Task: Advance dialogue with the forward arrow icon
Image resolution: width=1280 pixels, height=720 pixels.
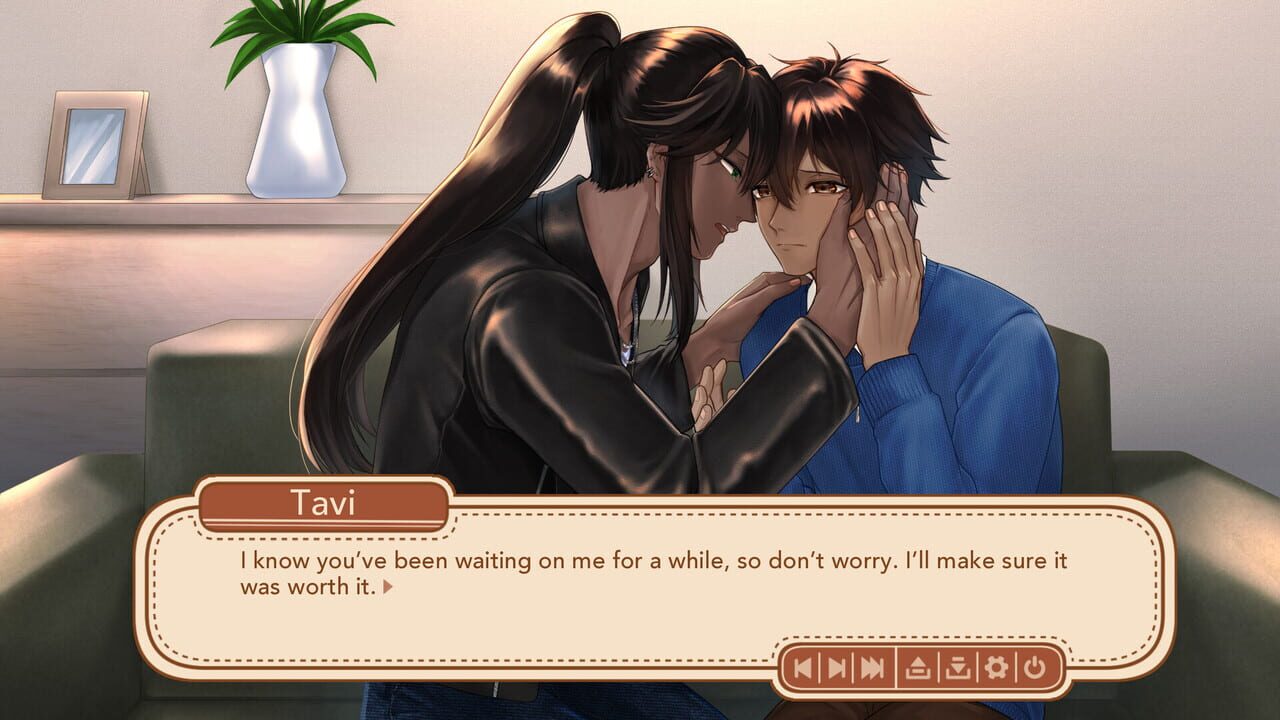Action: 838,666
